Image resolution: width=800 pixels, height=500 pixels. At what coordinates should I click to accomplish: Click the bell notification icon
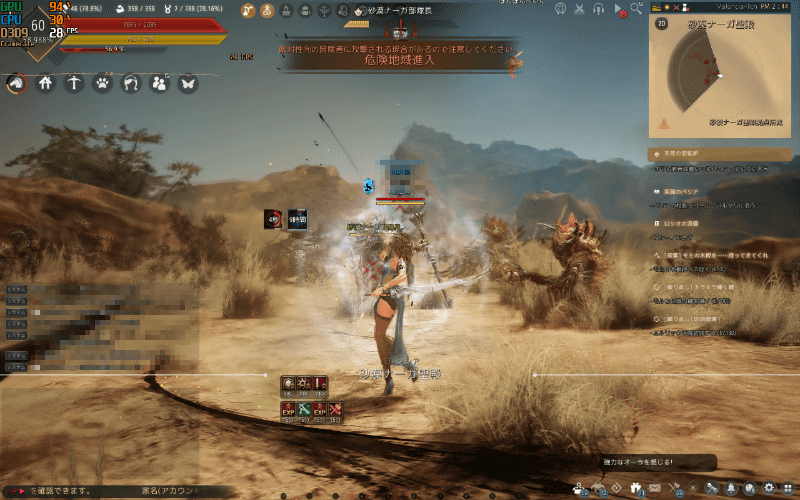point(731,489)
